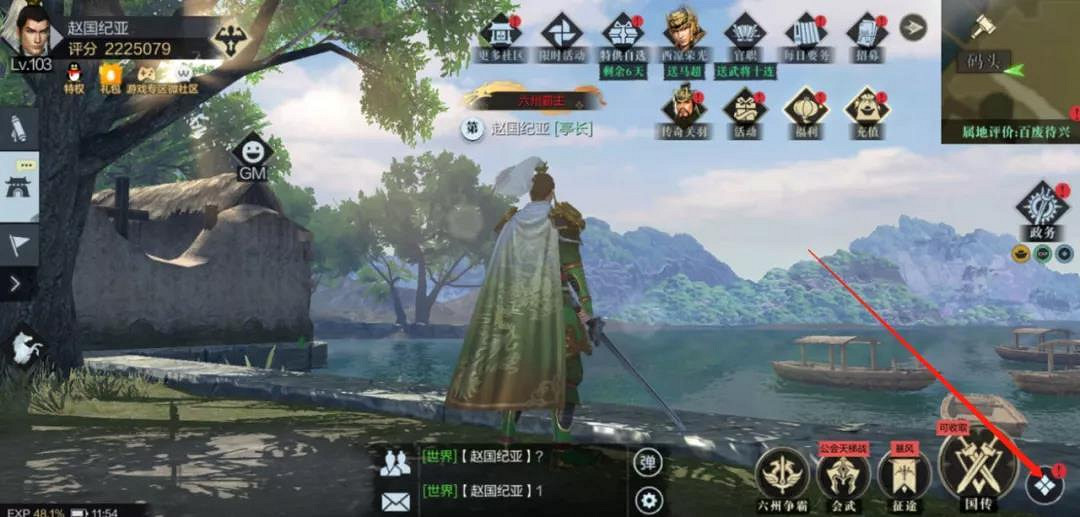Contact the GM smiley icon
Screen dimensions: 1080x517
[252, 153]
